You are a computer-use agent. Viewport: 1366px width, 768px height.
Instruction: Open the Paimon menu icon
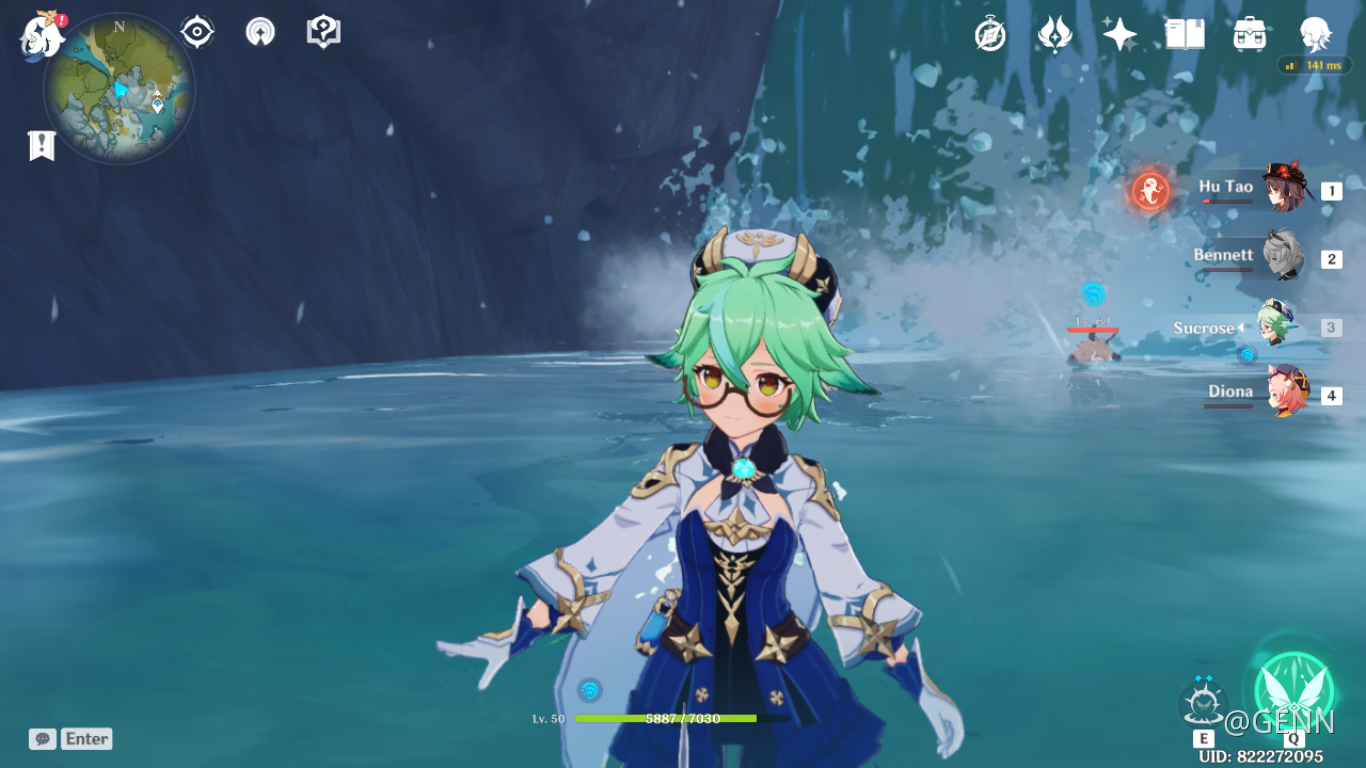(x=42, y=35)
